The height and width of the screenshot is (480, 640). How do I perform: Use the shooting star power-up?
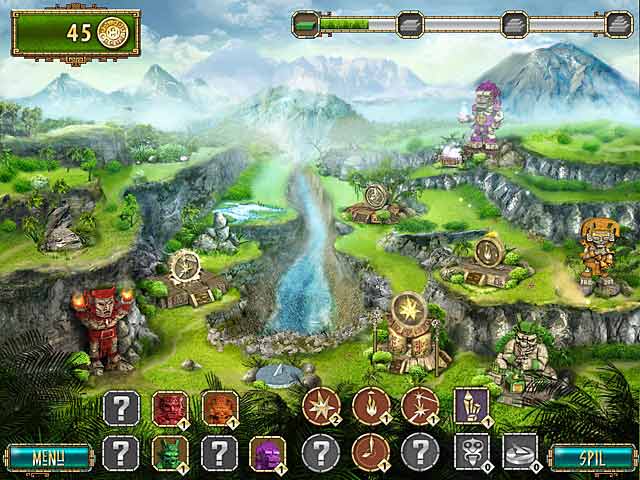click(x=420, y=406)
